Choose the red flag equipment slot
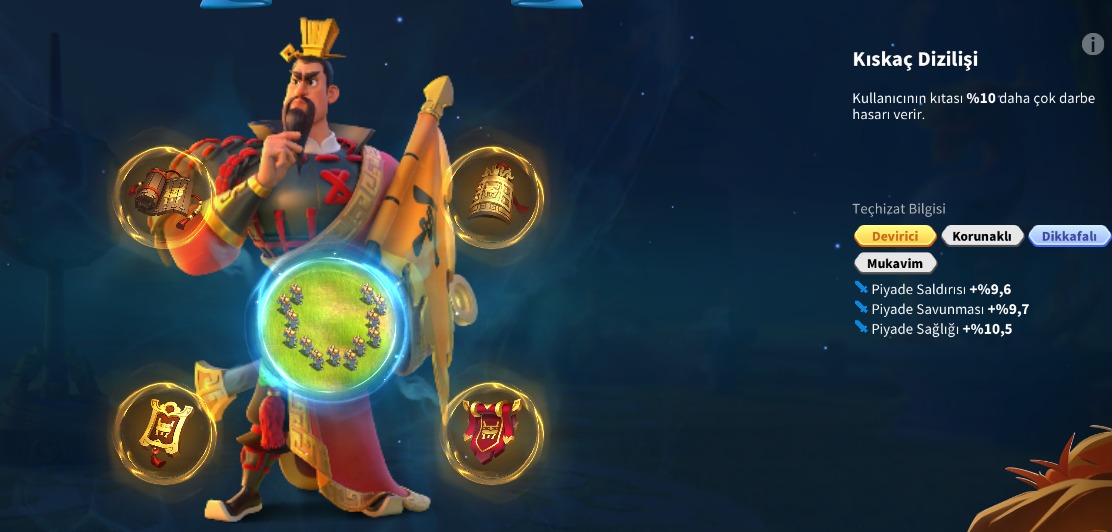 click(492, 432)
